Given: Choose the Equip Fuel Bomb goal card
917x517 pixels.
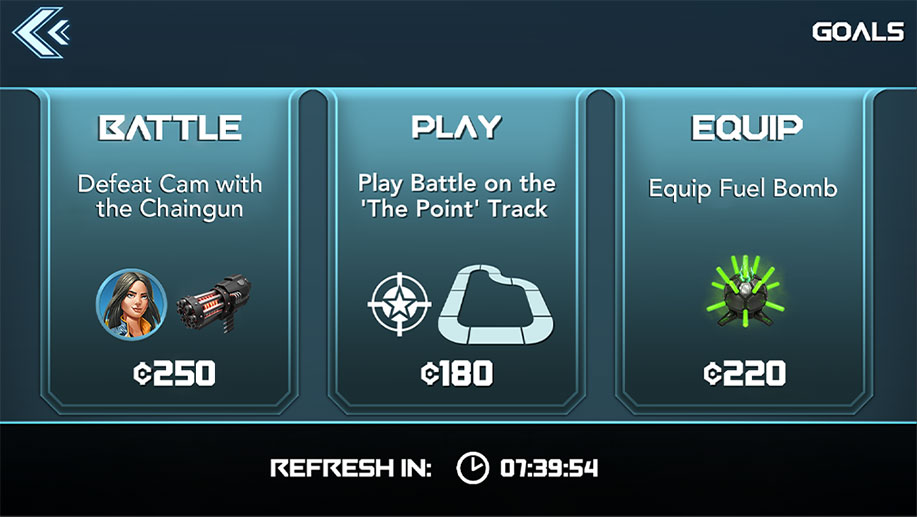Looking at the screenshot, I should click(x=743, y=250).
